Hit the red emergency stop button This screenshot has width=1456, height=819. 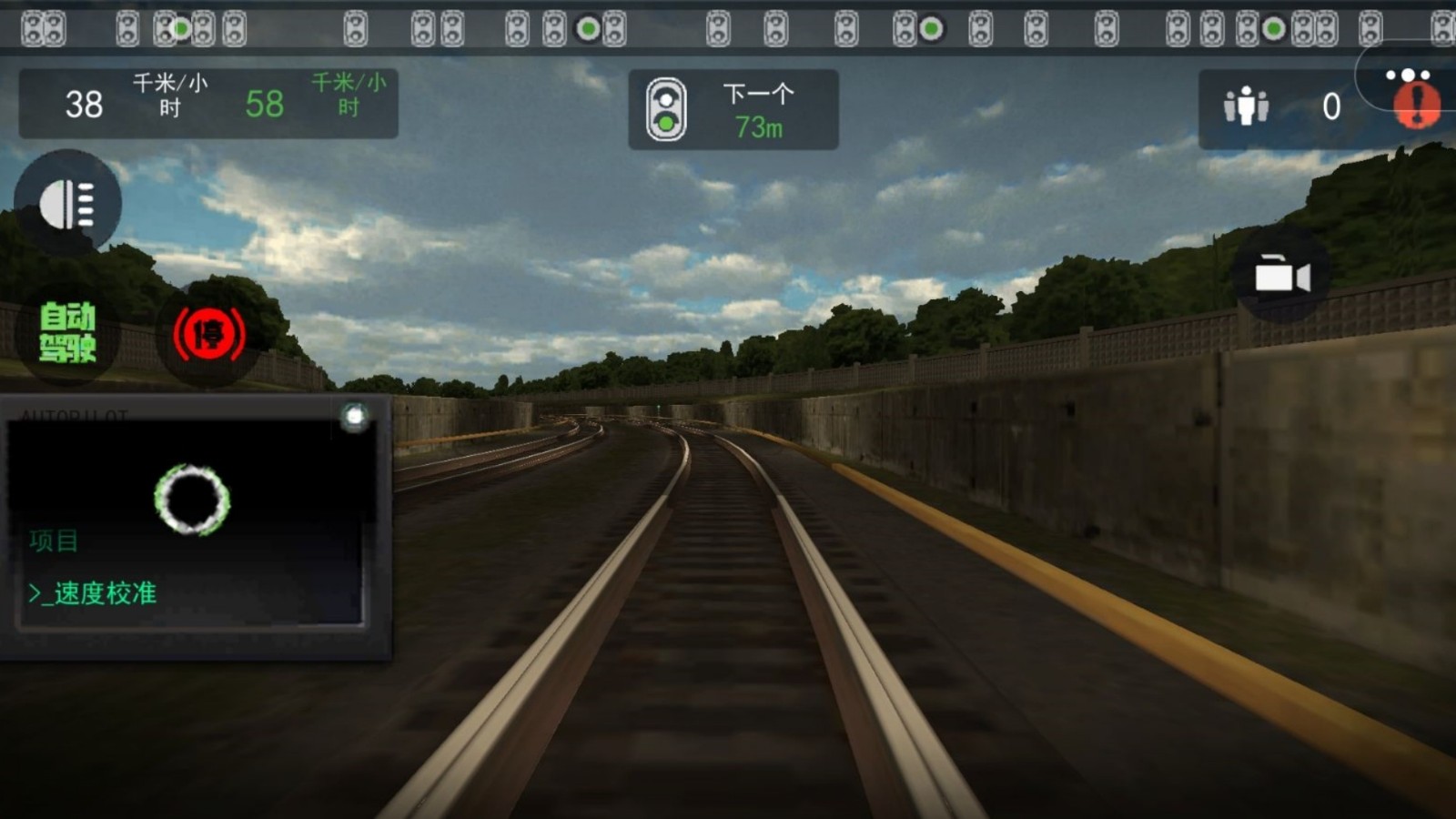(209, 334)
